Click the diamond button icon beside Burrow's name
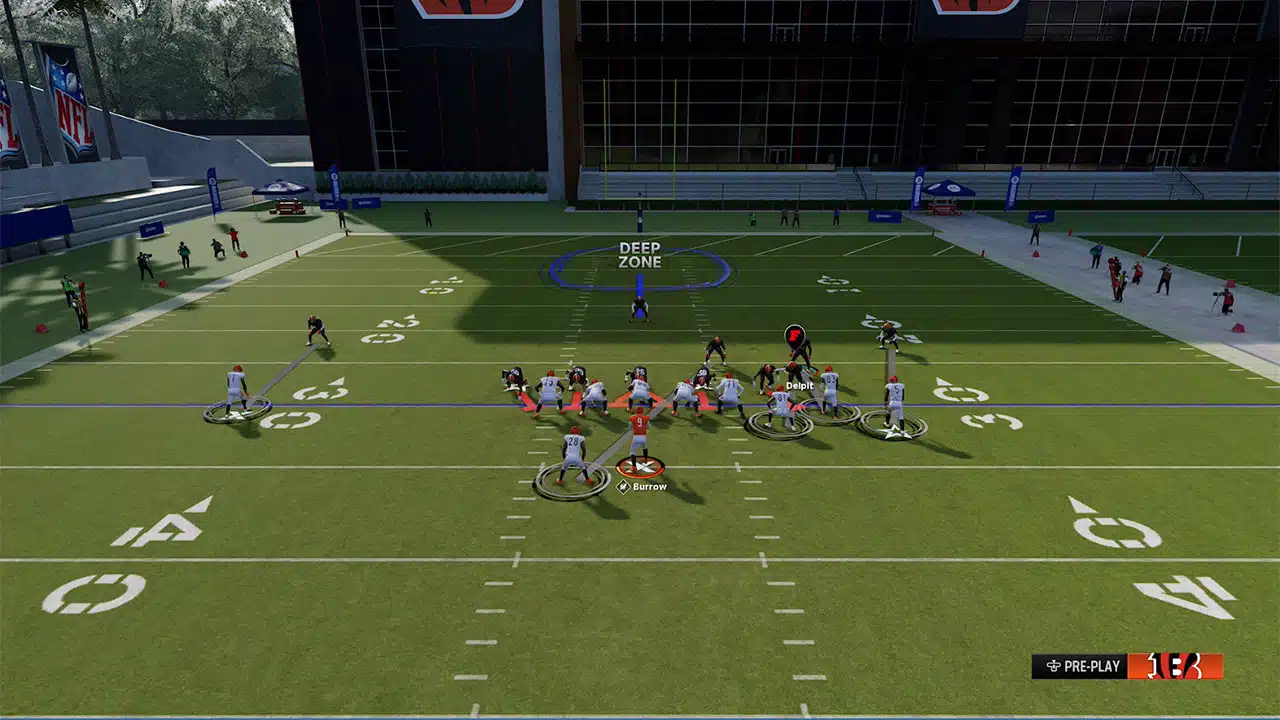The width and height of the screenshot is (1280, 720). [x=623, y=487]
